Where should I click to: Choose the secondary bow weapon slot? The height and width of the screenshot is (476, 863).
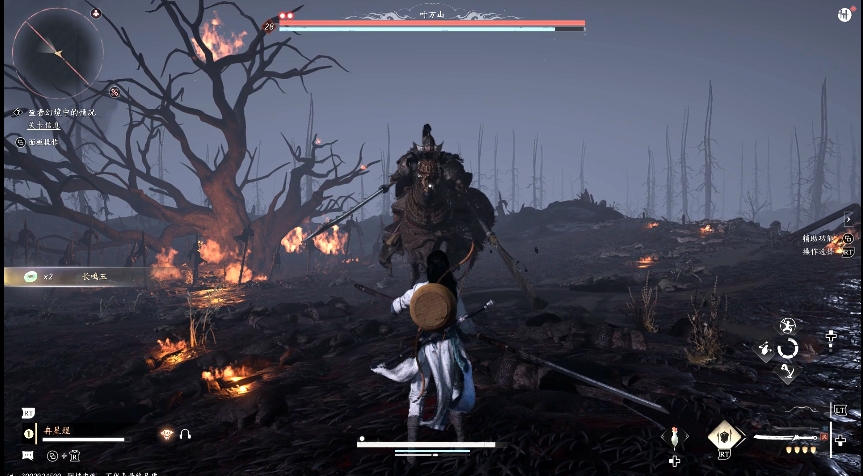[798, 410]
